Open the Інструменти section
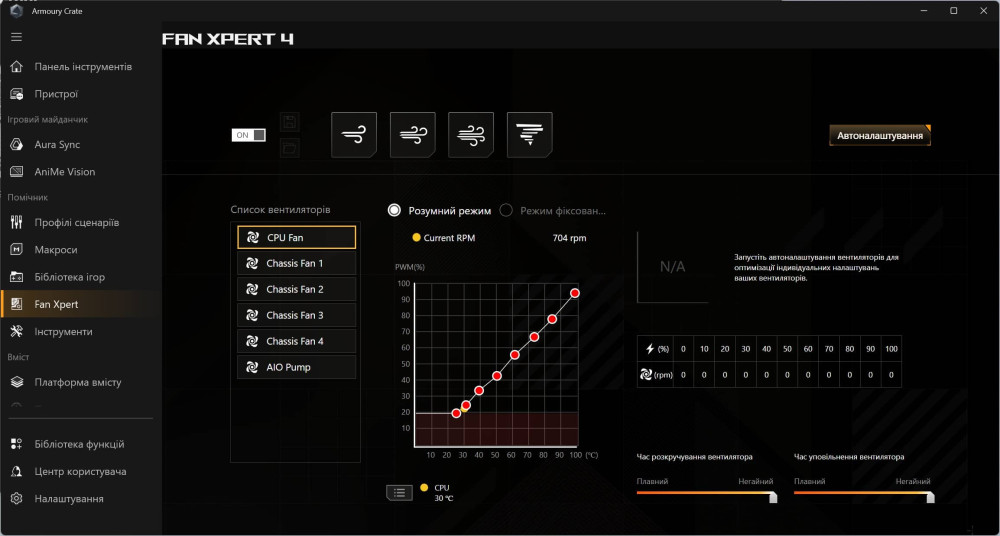Viewport: 1000px width, 536px height. [x=63, y=332]
